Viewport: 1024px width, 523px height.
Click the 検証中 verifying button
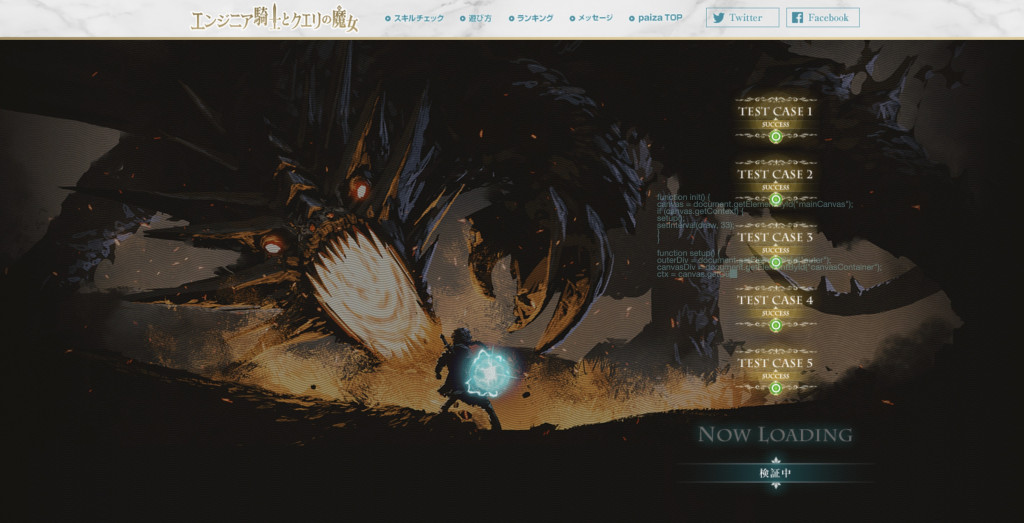pos(775,473)
